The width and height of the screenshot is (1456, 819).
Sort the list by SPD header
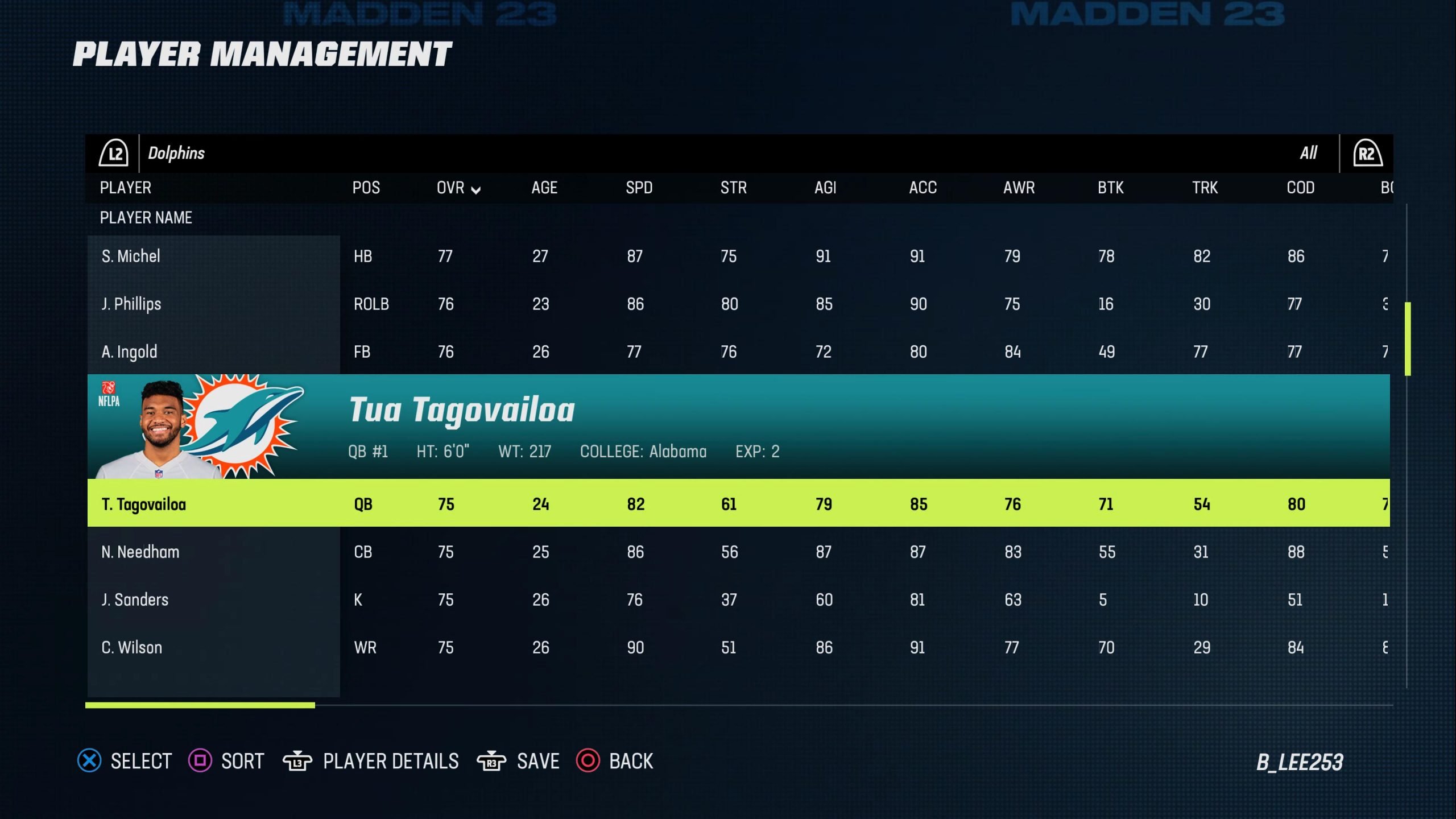(639, 188)
